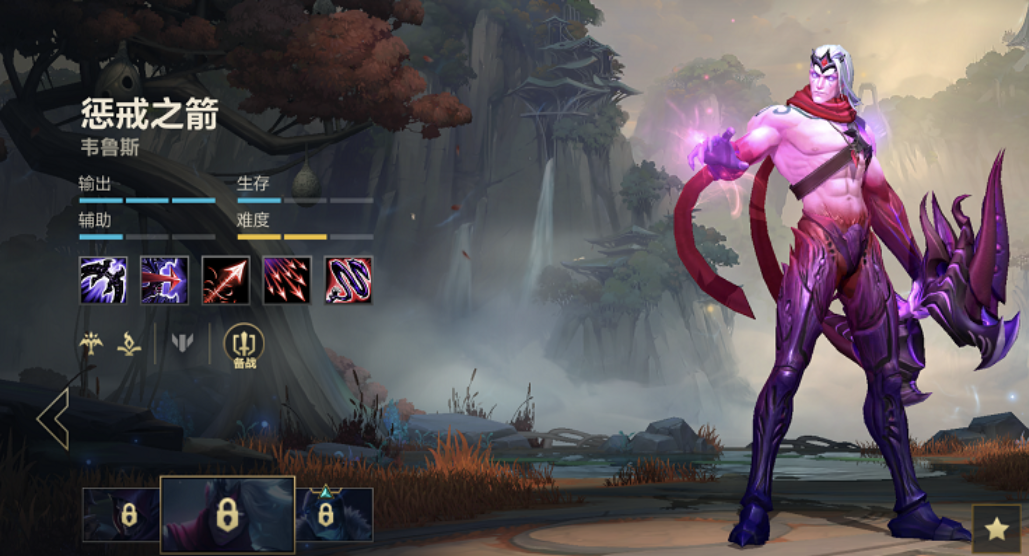Select Varus's bow passive ability icon

(x=103, y=280)
